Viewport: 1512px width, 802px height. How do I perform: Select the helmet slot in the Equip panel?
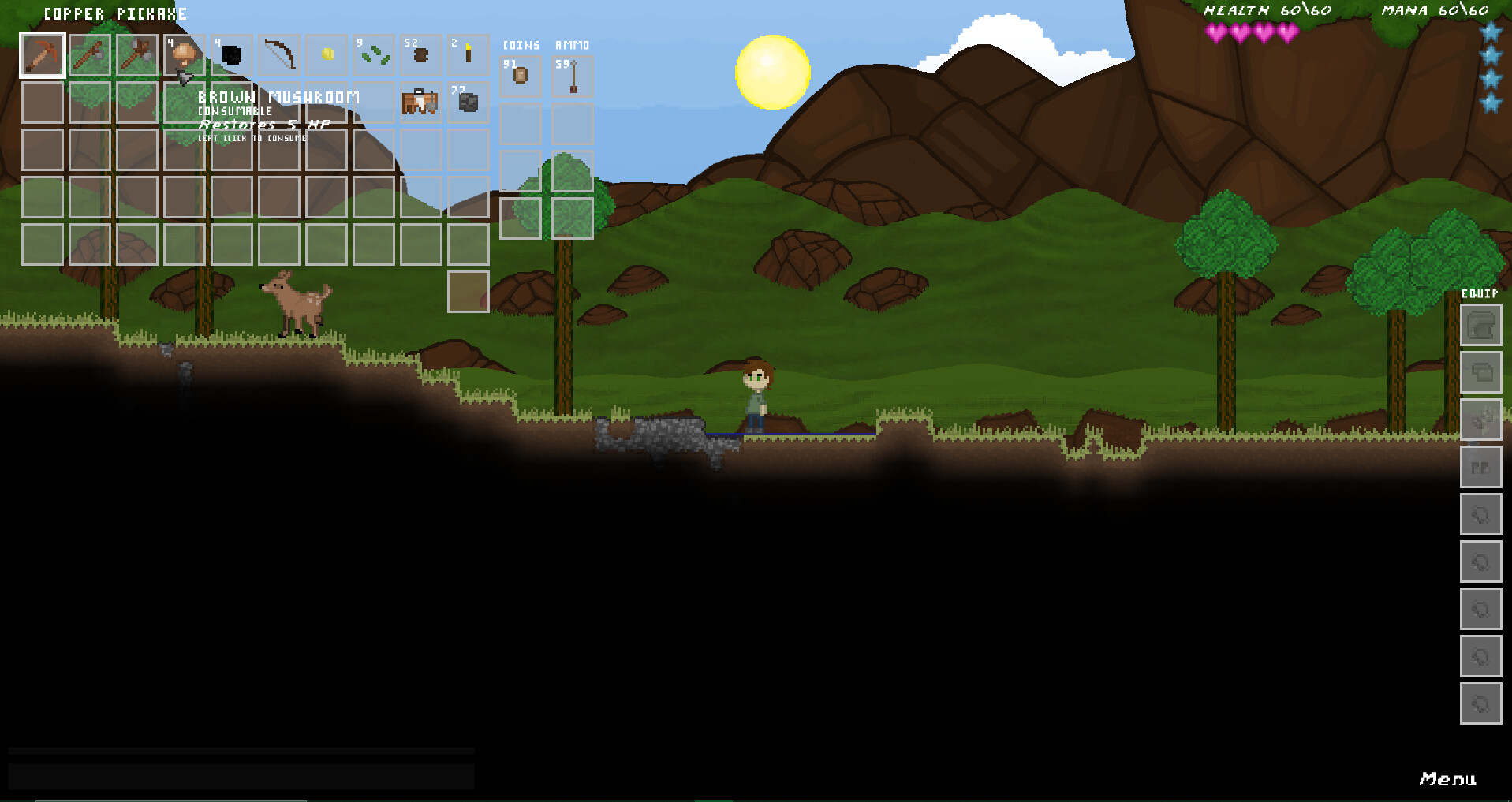1480,325
